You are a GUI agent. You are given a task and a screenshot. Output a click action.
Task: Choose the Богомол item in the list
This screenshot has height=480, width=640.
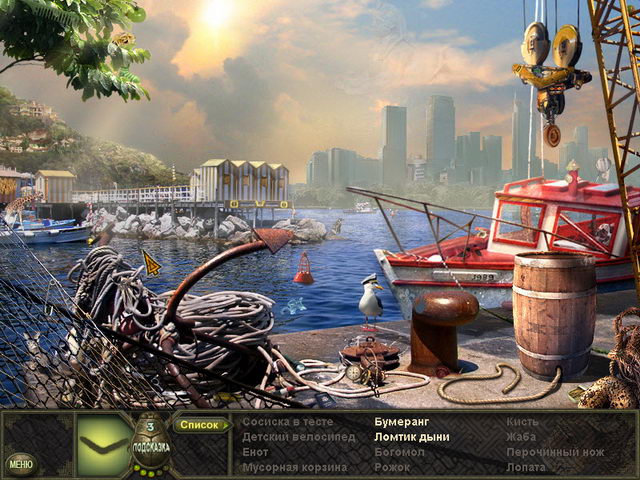(398, 452)
